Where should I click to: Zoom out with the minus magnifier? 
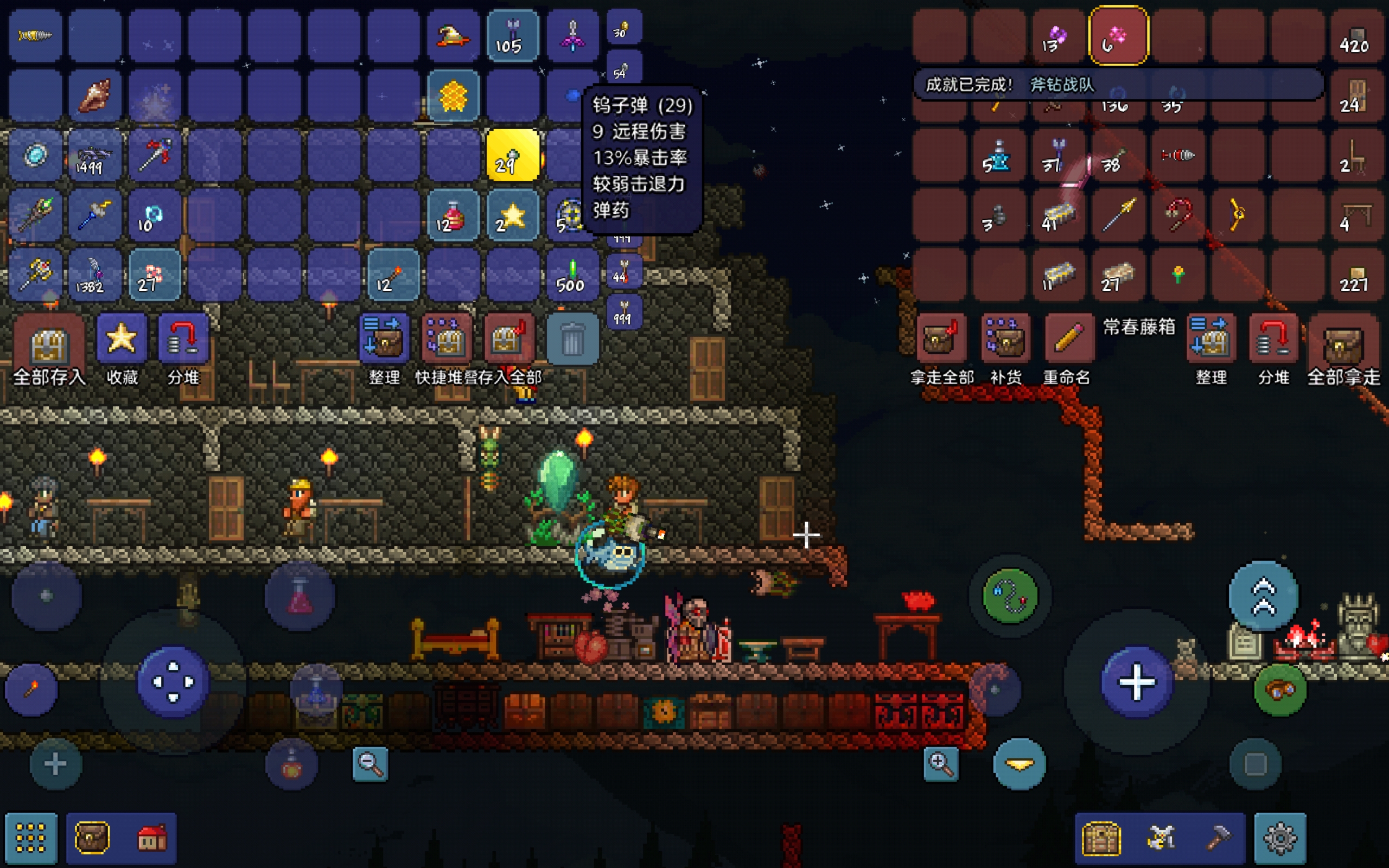[x=370, y=764]
